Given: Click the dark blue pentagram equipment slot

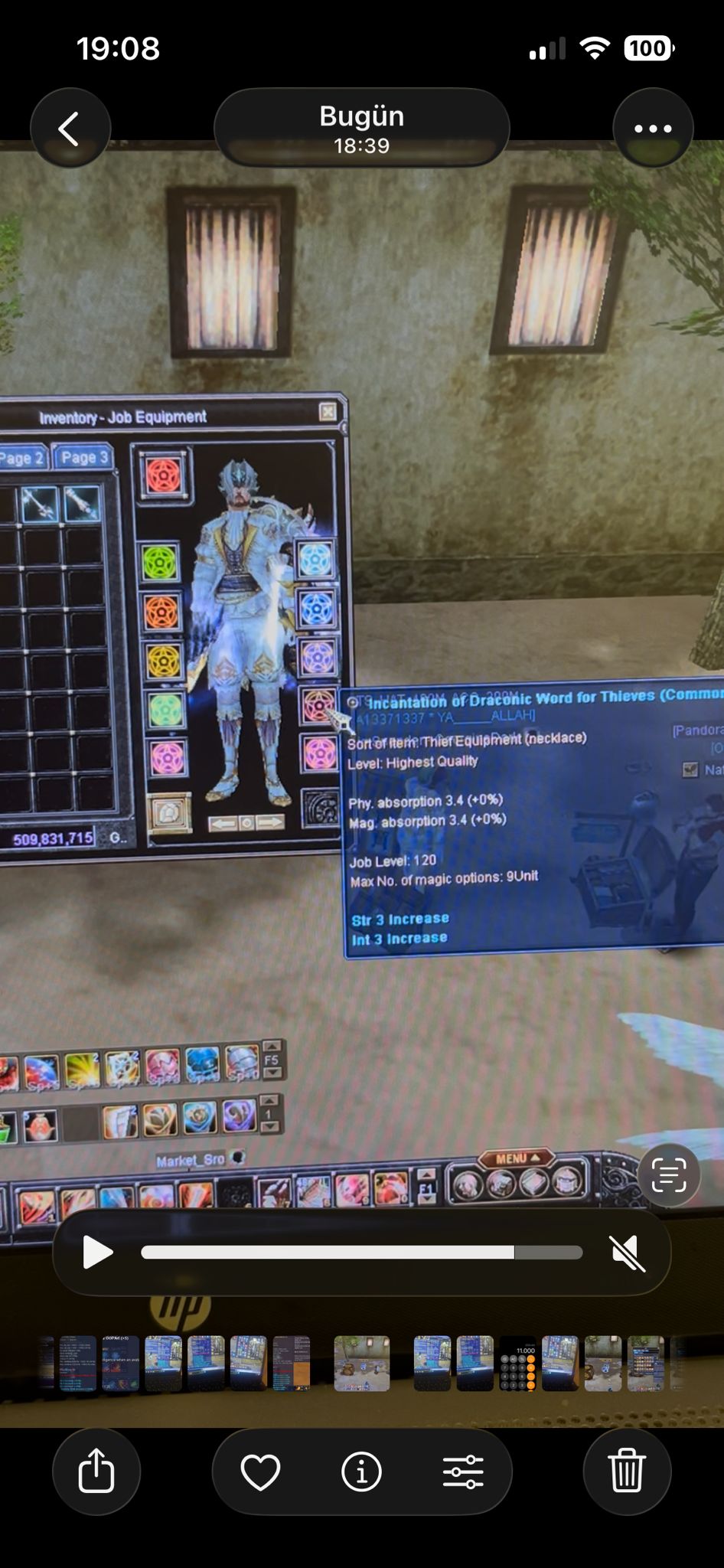Looking at the screenshot, I should (x=317, y=609).
